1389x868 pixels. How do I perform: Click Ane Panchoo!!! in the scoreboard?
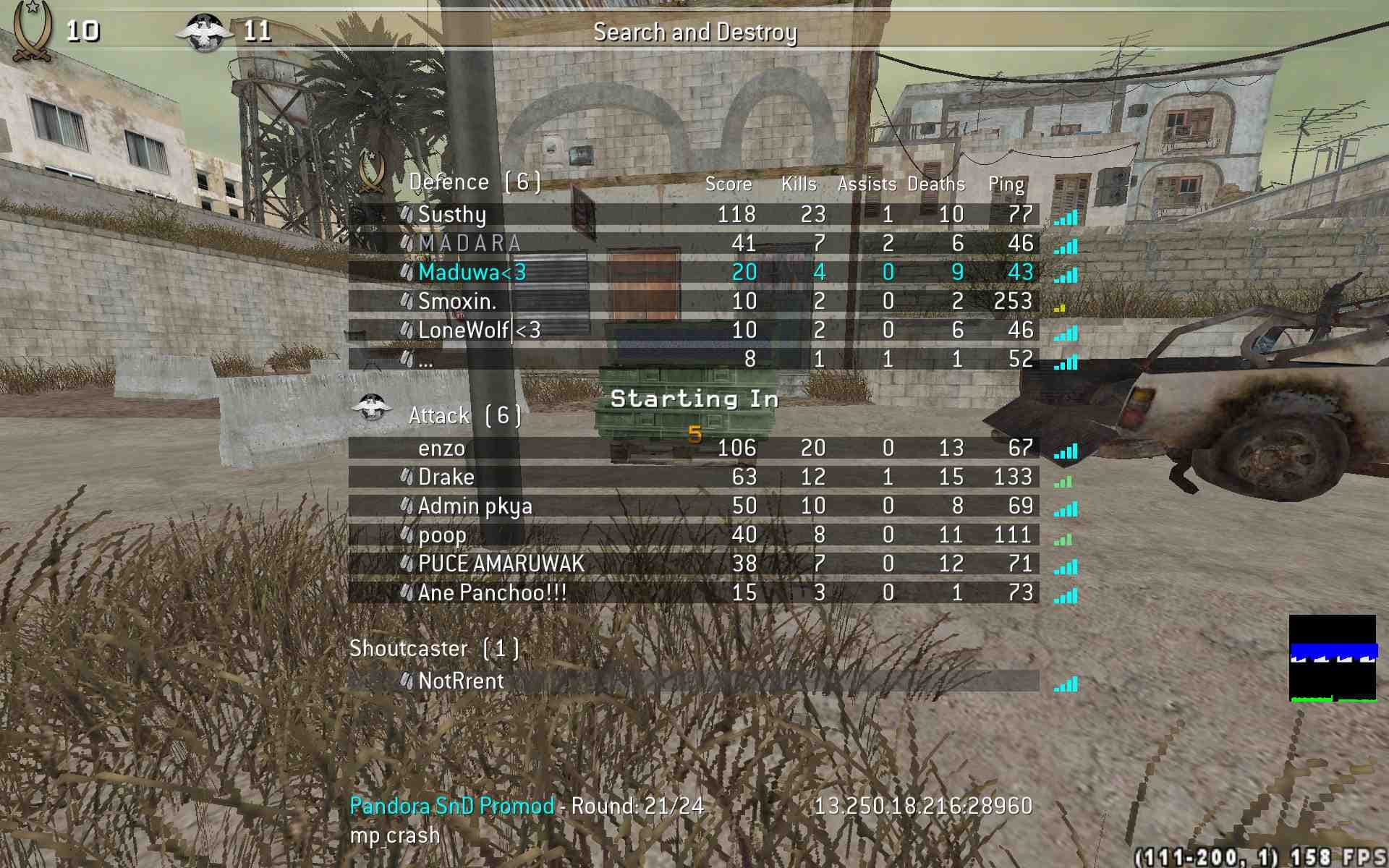492,593
